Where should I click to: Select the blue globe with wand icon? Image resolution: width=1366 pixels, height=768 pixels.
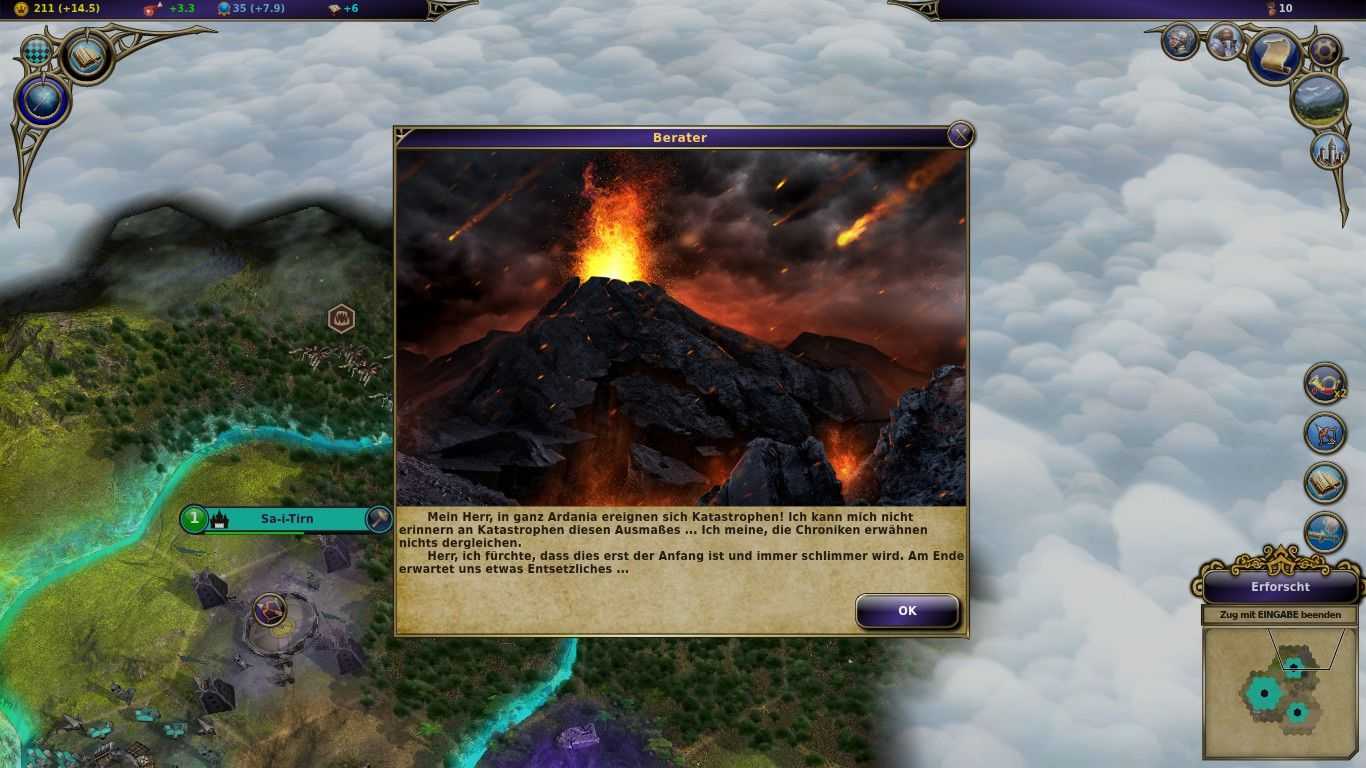coord(42,103)
